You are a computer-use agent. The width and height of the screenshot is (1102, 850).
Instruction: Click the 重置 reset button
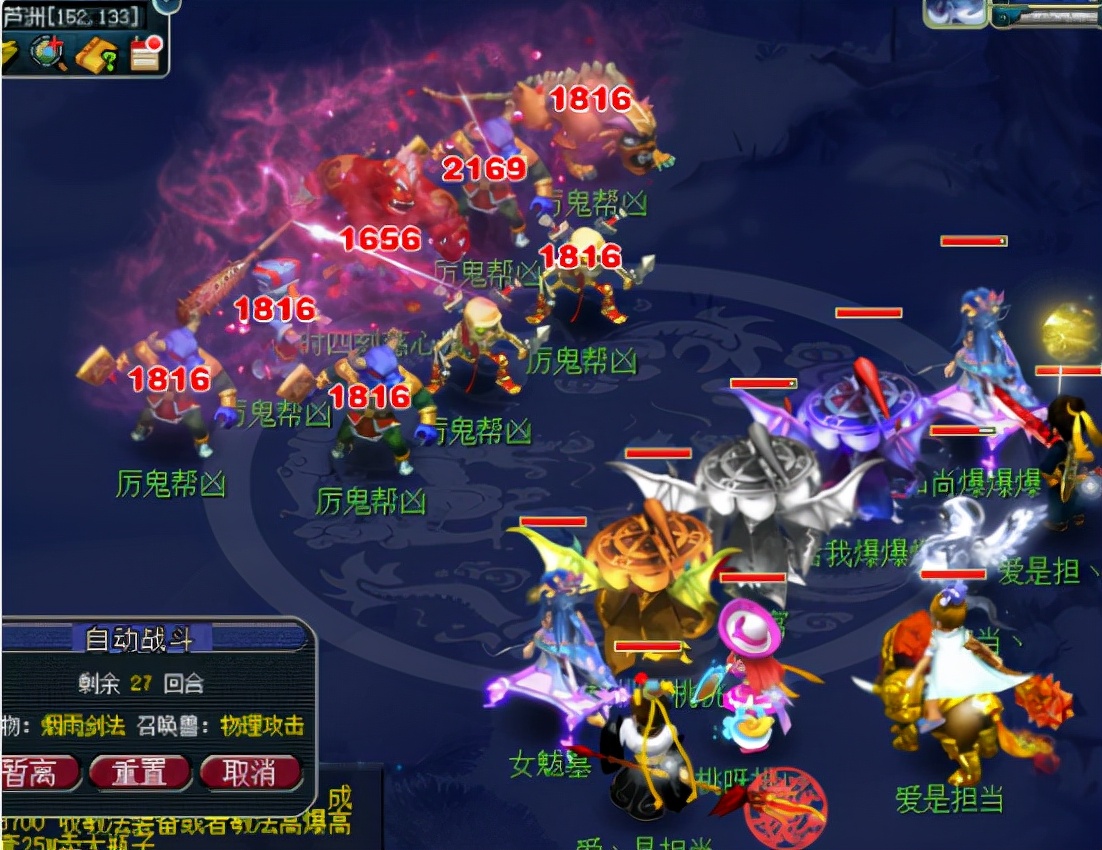pos(140,772)
